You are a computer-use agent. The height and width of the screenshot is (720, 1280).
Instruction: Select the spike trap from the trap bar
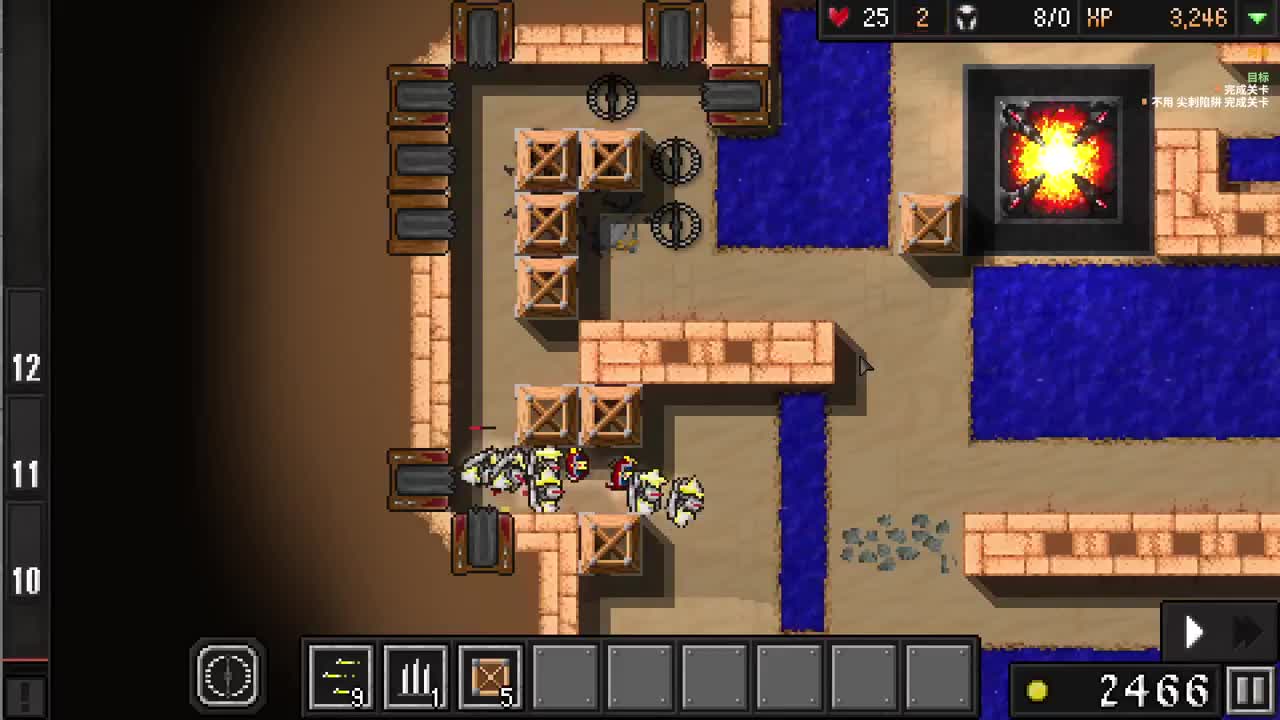click(x=417, y=677)
